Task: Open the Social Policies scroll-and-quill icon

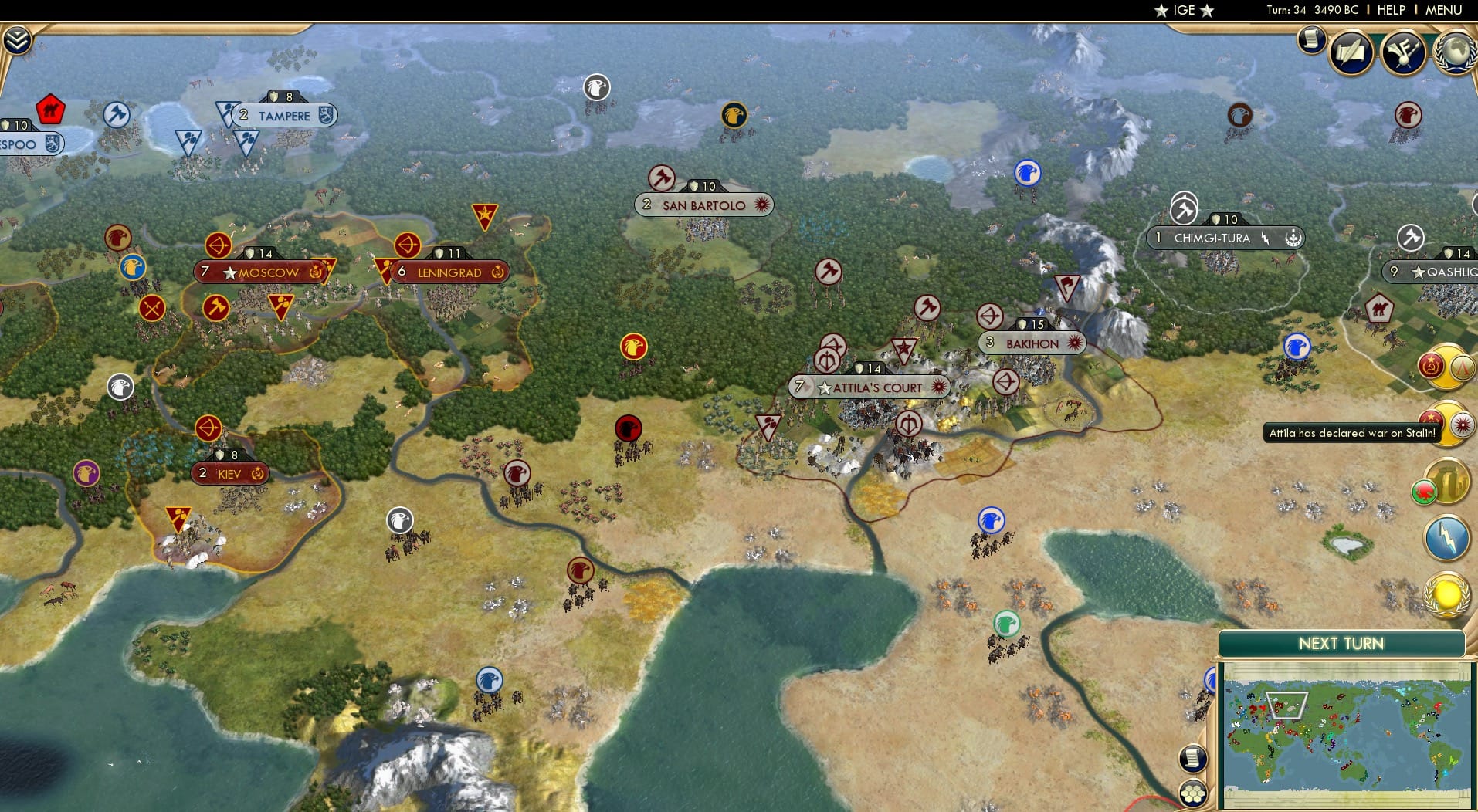Action: (1351, 52)
